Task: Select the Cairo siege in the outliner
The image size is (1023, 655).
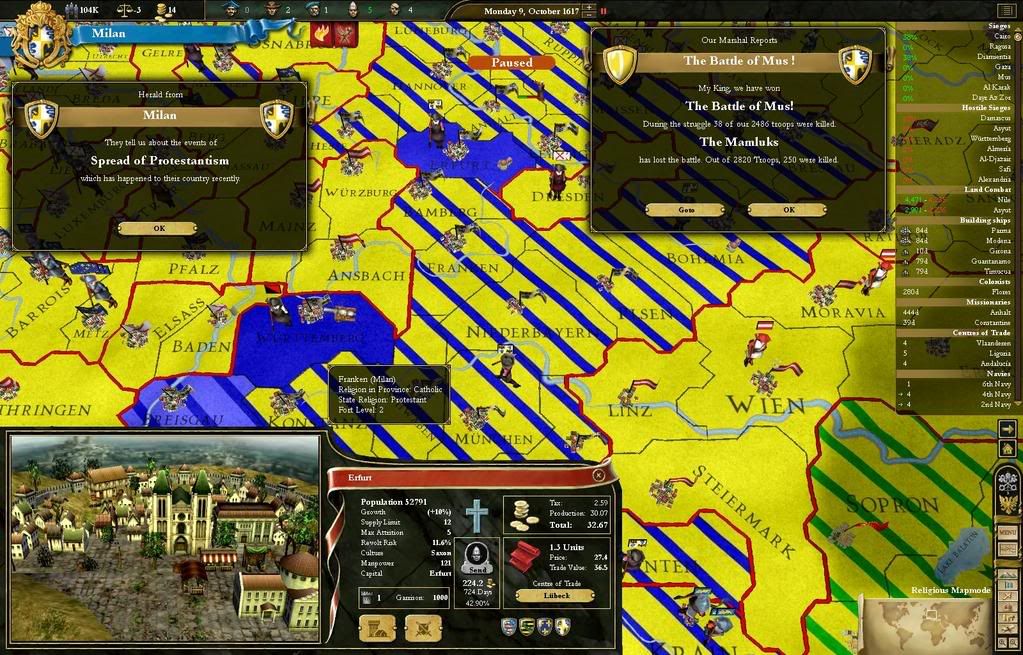Action: (x=958, y=36)
